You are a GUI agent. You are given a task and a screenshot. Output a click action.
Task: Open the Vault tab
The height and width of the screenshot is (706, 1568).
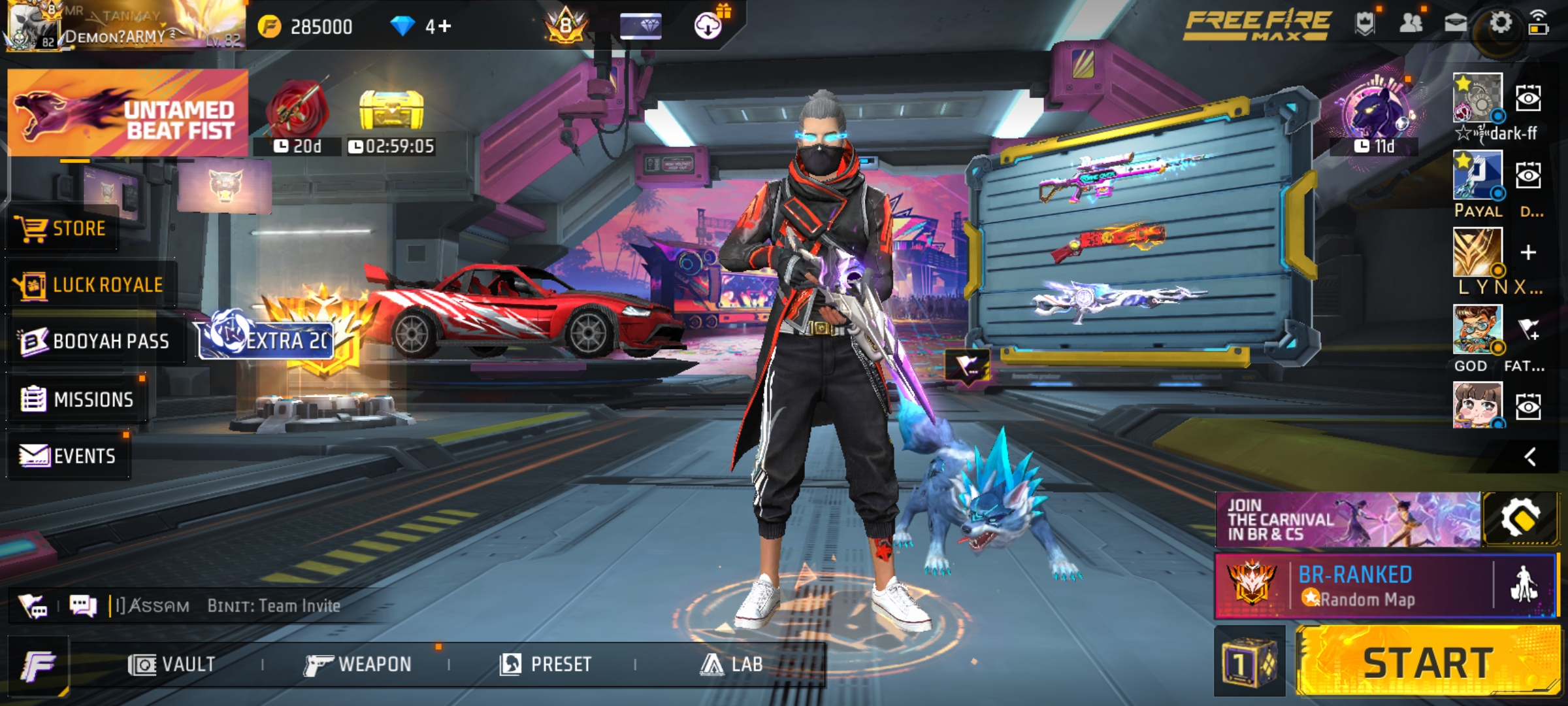click(x=172, y=665)
